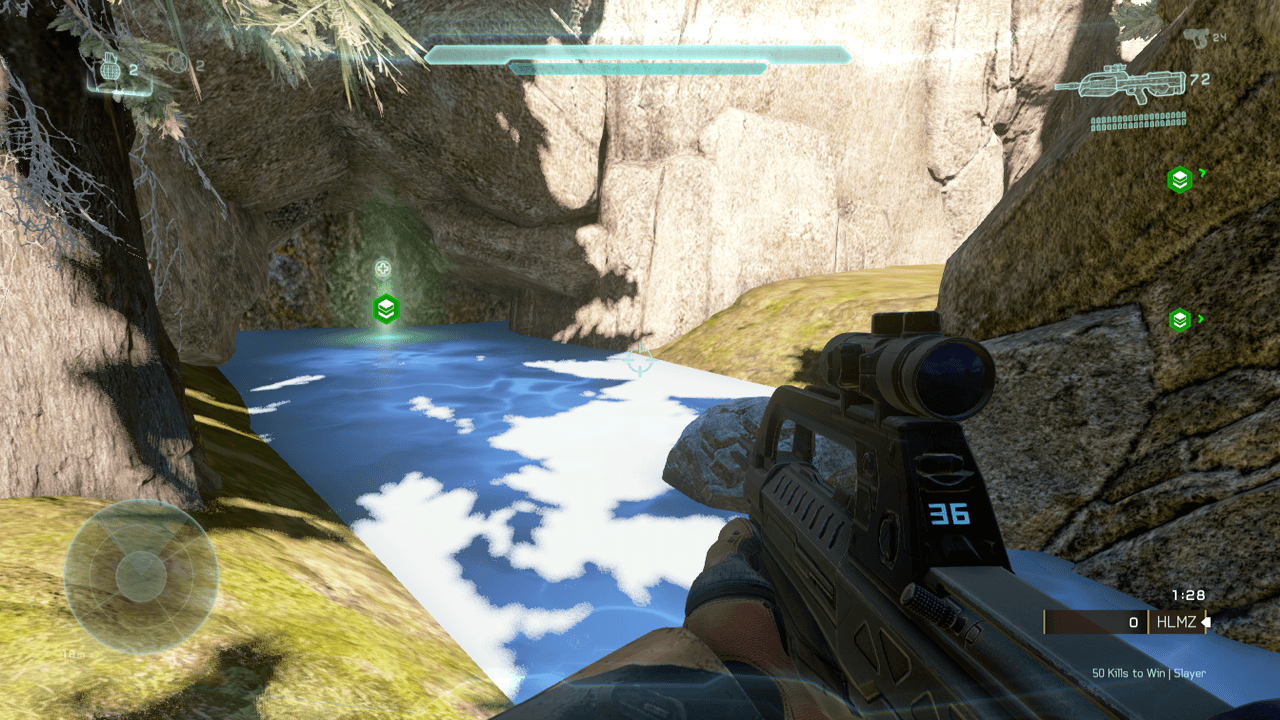Select the frag grenade icon

tap(112, 71)
